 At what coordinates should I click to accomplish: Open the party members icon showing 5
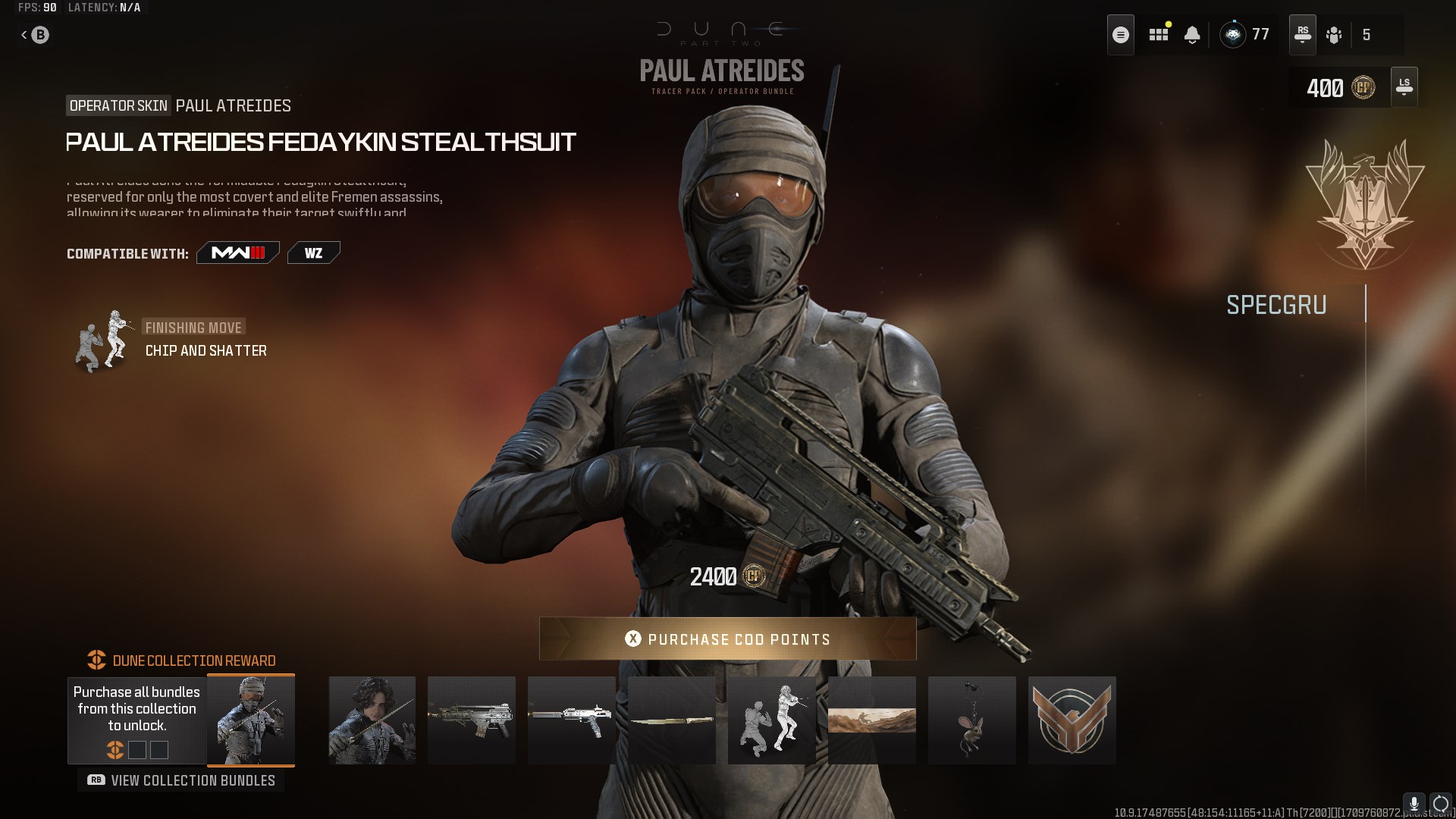[1335, 35]
